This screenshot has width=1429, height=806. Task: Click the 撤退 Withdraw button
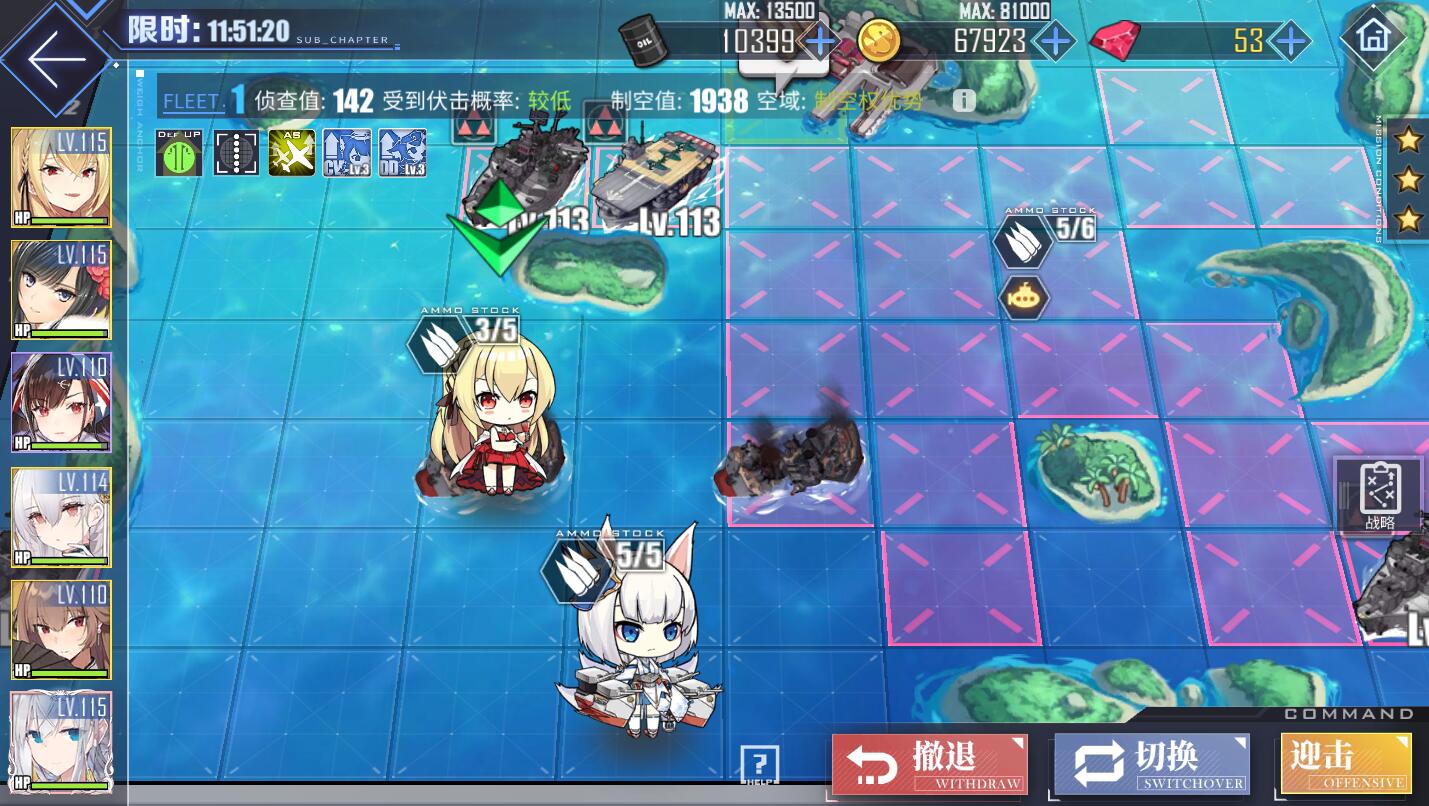coord(929,765)
